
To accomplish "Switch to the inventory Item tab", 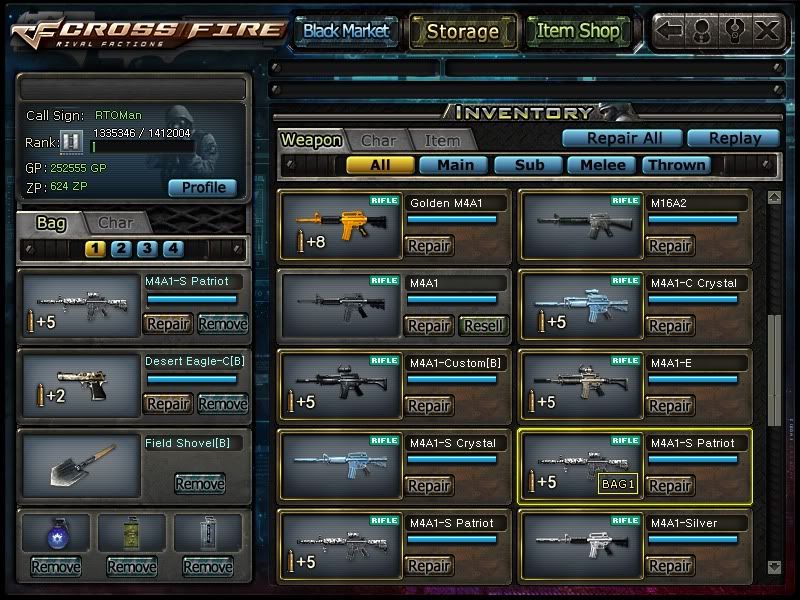I will coord(442,141).
